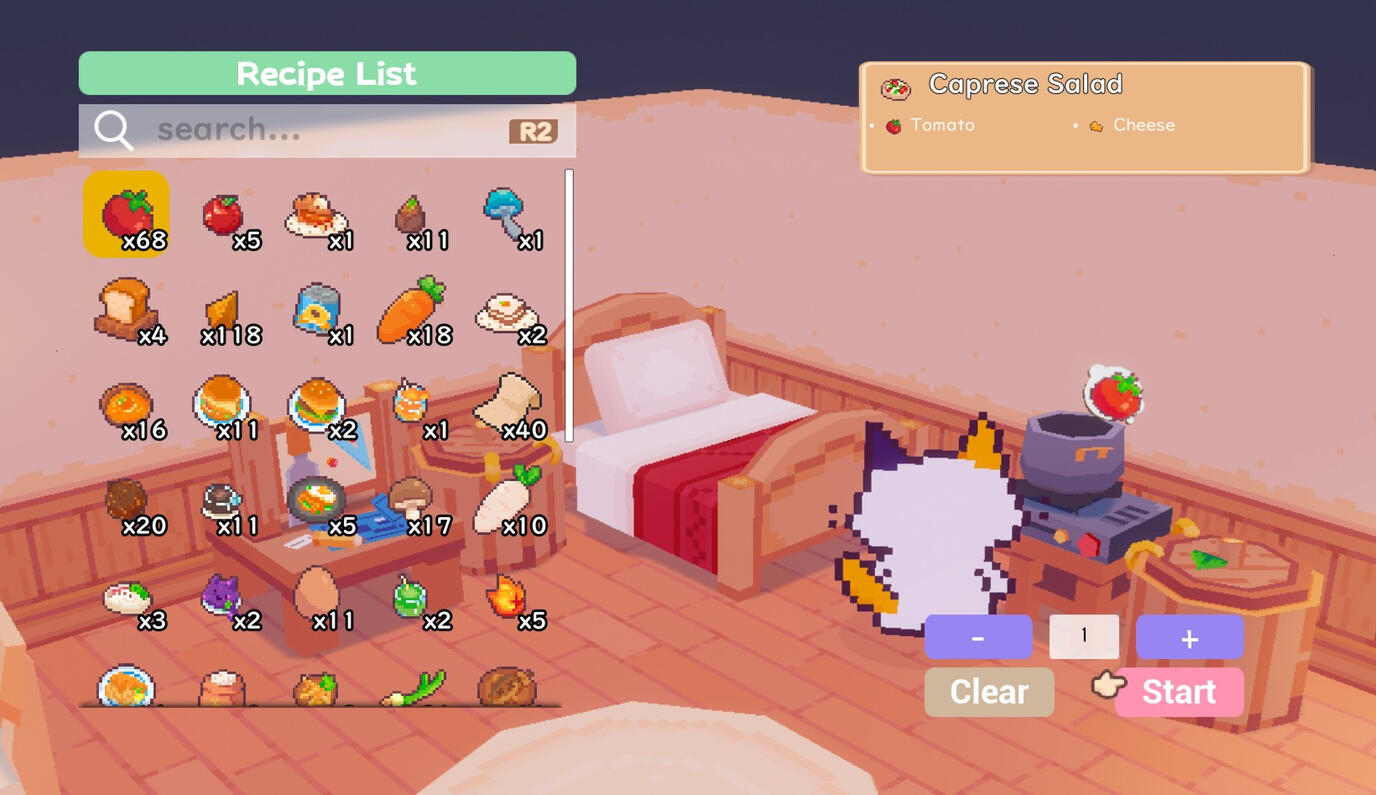Image resolution: width=1376 pixels, height=795 pixels.
Task: Pick the burger item slot
Action: [317, 403]
